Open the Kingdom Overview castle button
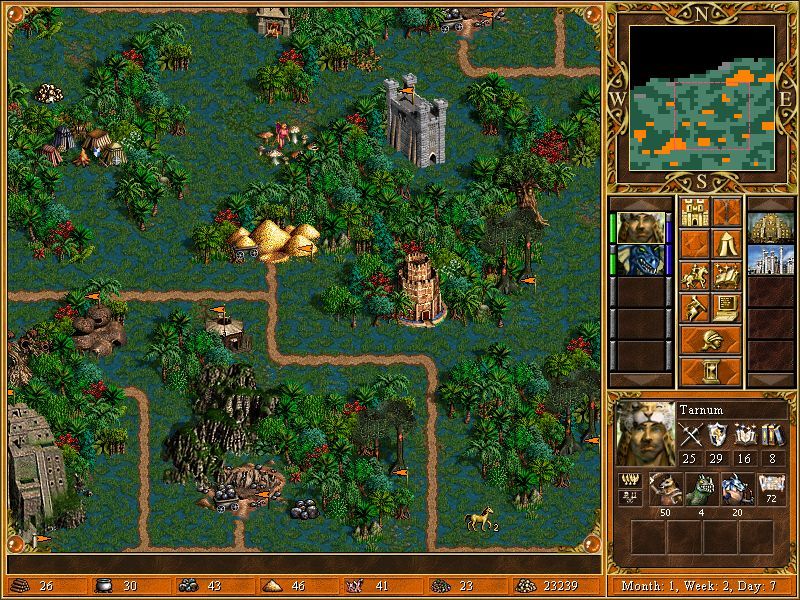Image resolution: width=800 pixels, height=600 pixels. pos(695,212)
